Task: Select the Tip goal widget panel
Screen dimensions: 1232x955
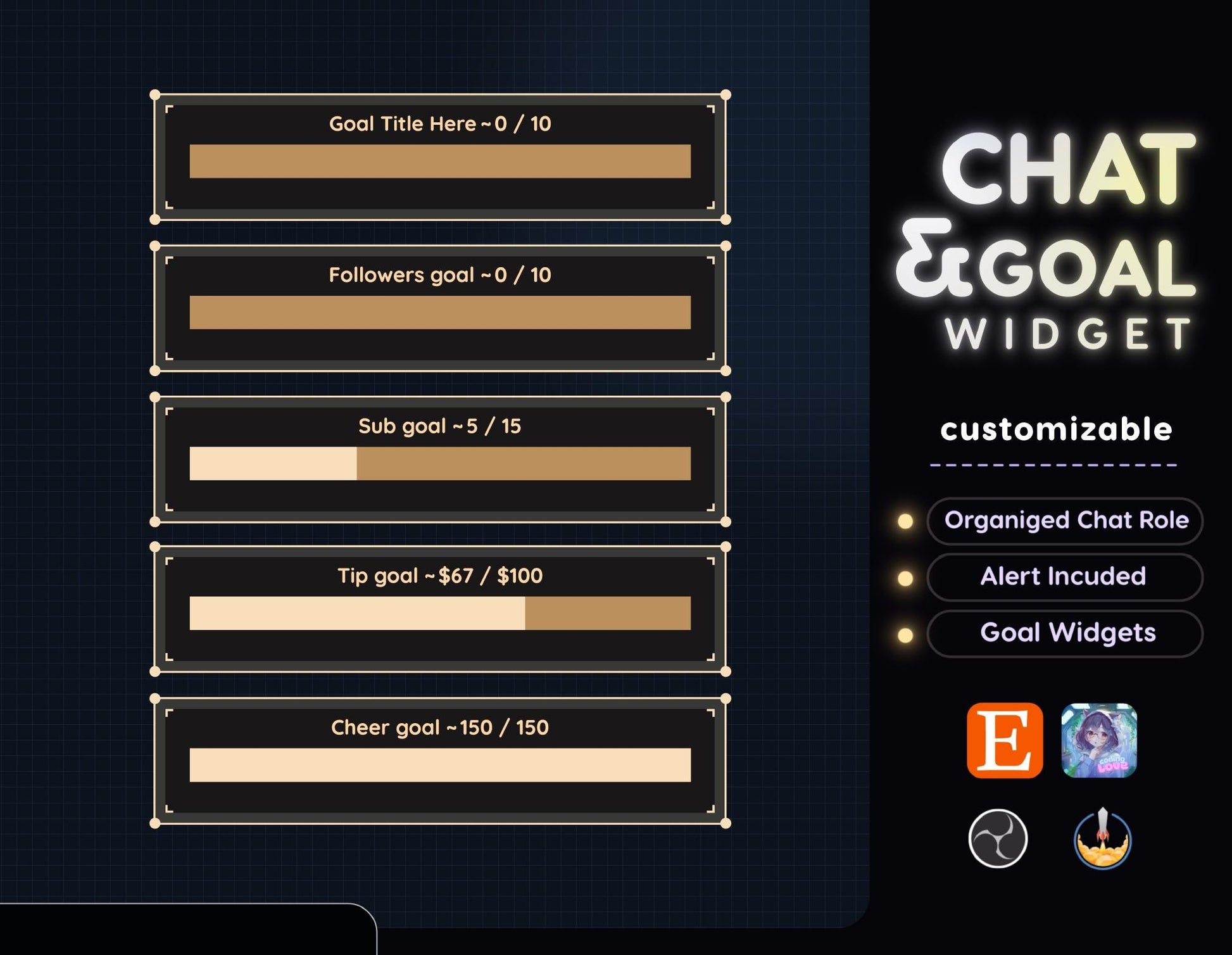Action: pyautogui.click(x=440, y=609)
